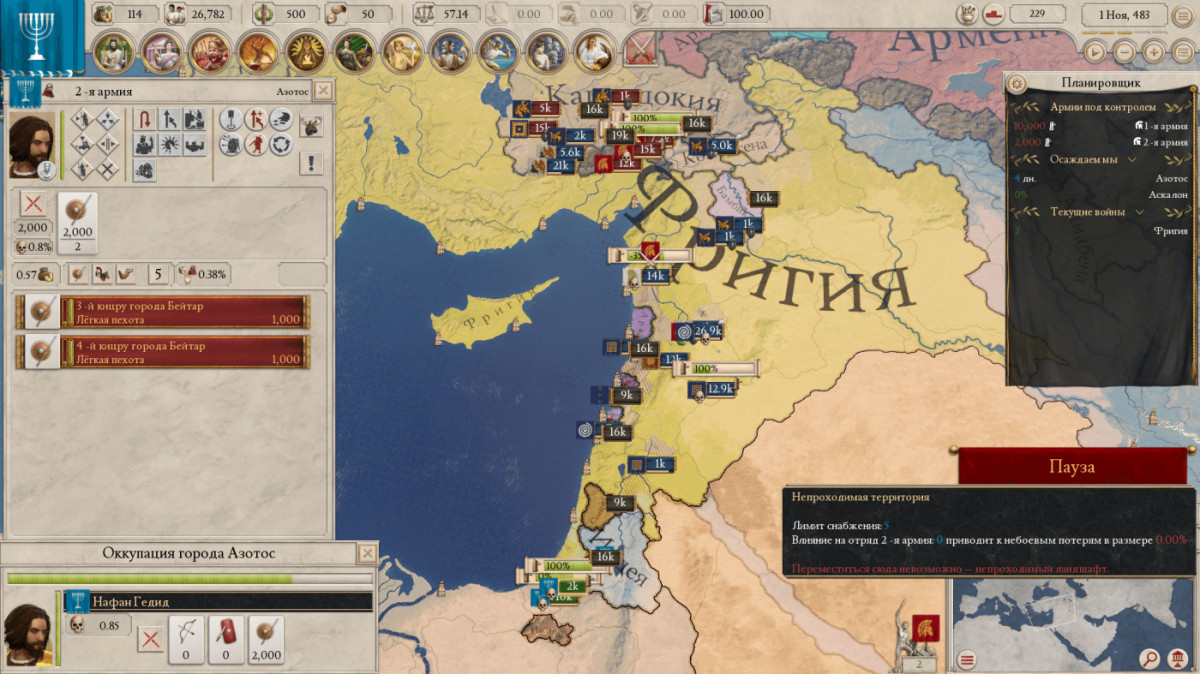Click the circular arrows army ability icon
The image size is (1200, 674).
[x=281, y=145]
